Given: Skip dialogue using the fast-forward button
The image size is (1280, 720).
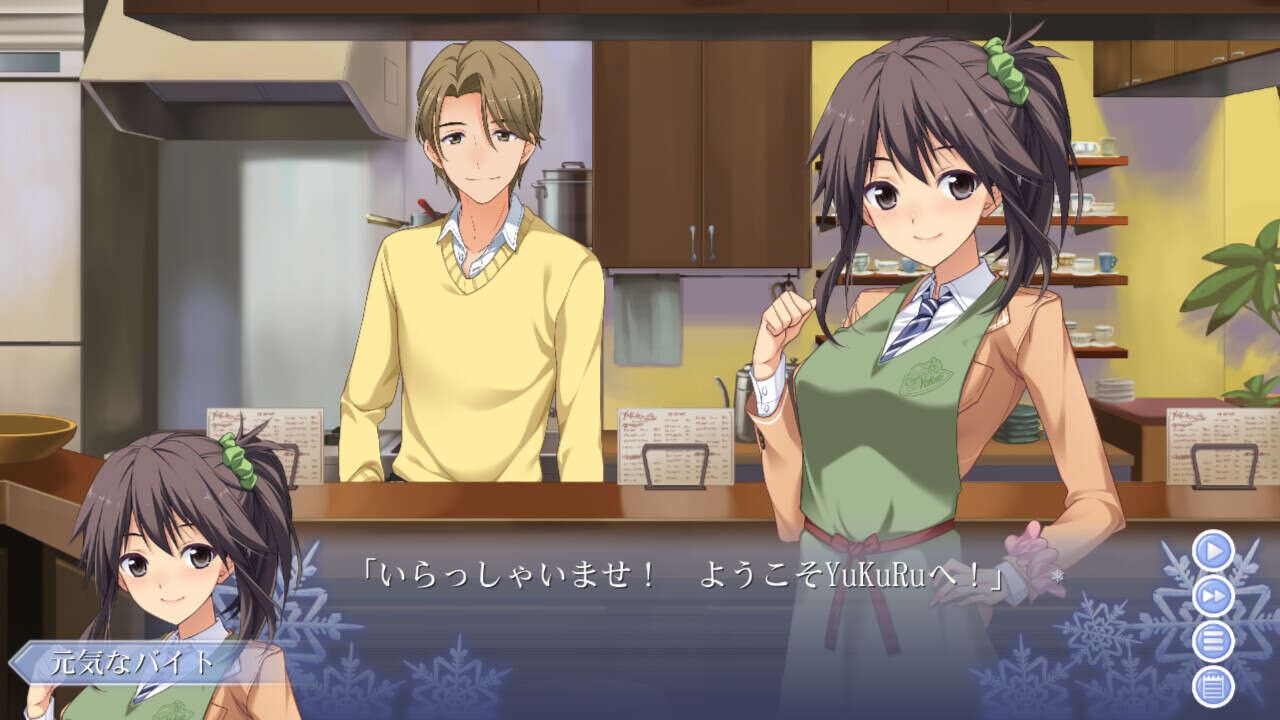Looking at the screenshot, I should (x=1213, y=596).
